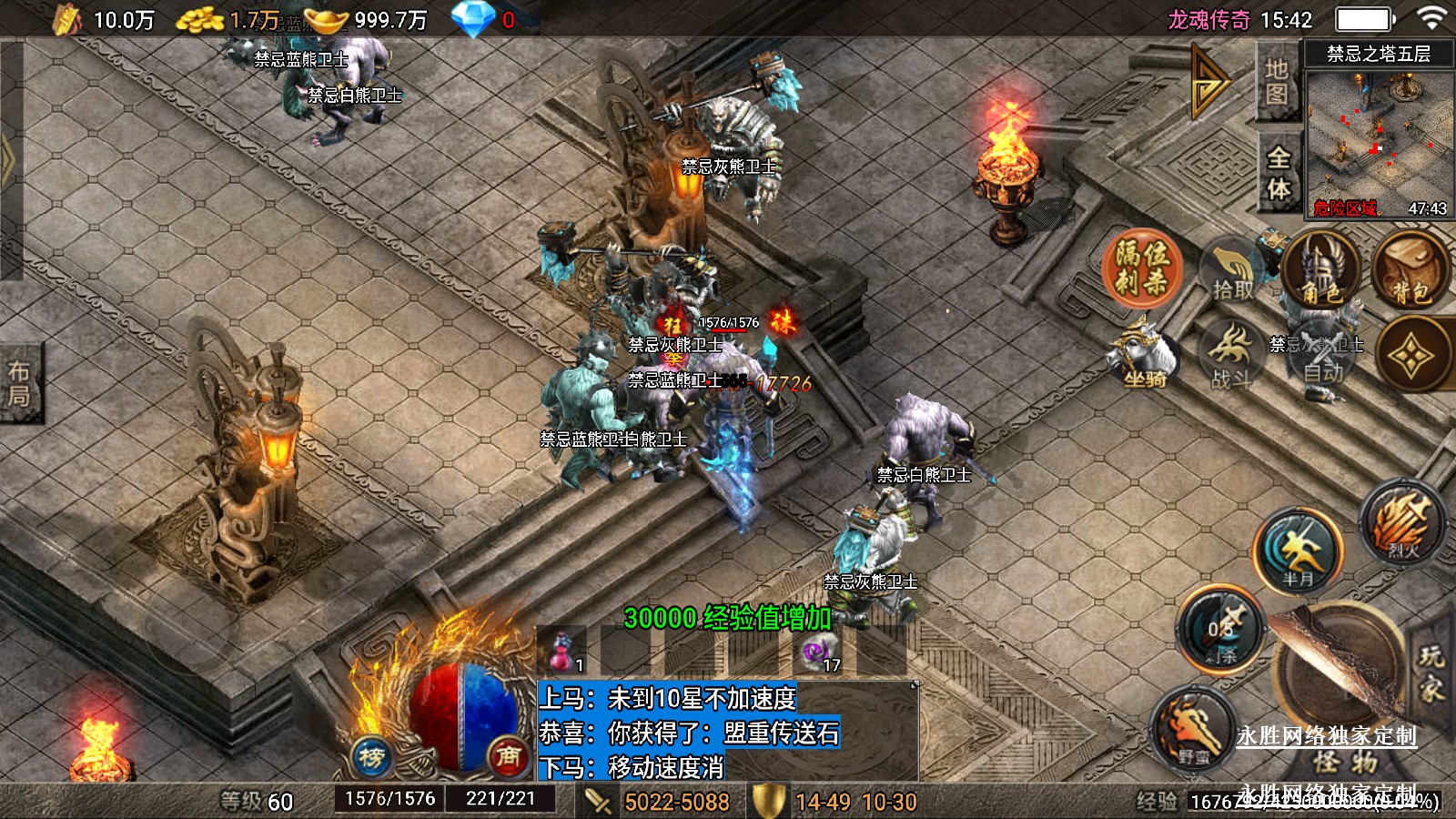Image resolution: width=1456 pixels, height=819 pixels.
Task: Select the 全体 button beside the minimap
Action: 1279,173
